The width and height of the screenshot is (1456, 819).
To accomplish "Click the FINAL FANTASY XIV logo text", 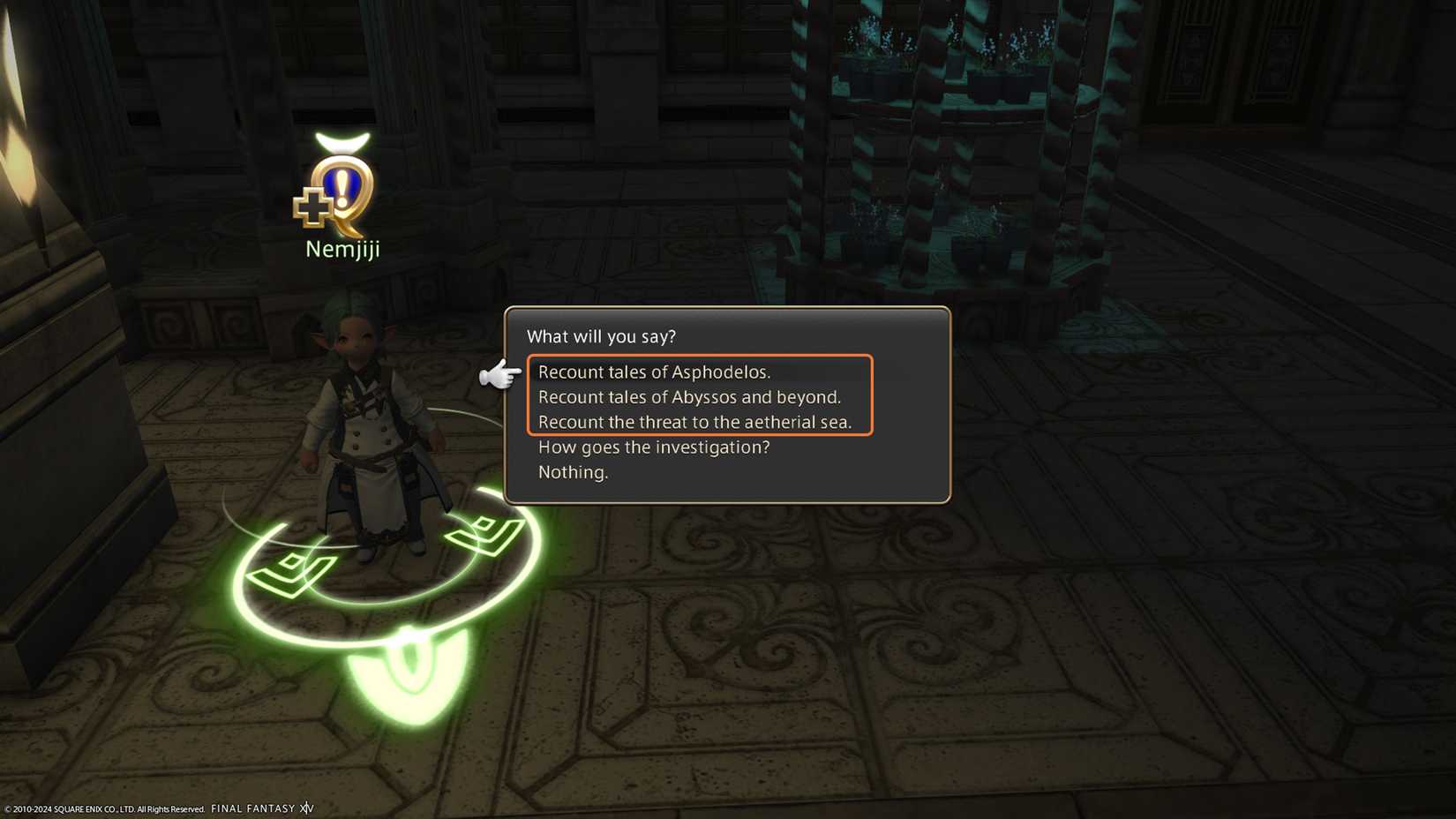I will pyautogui.click(x=262, y=808).
